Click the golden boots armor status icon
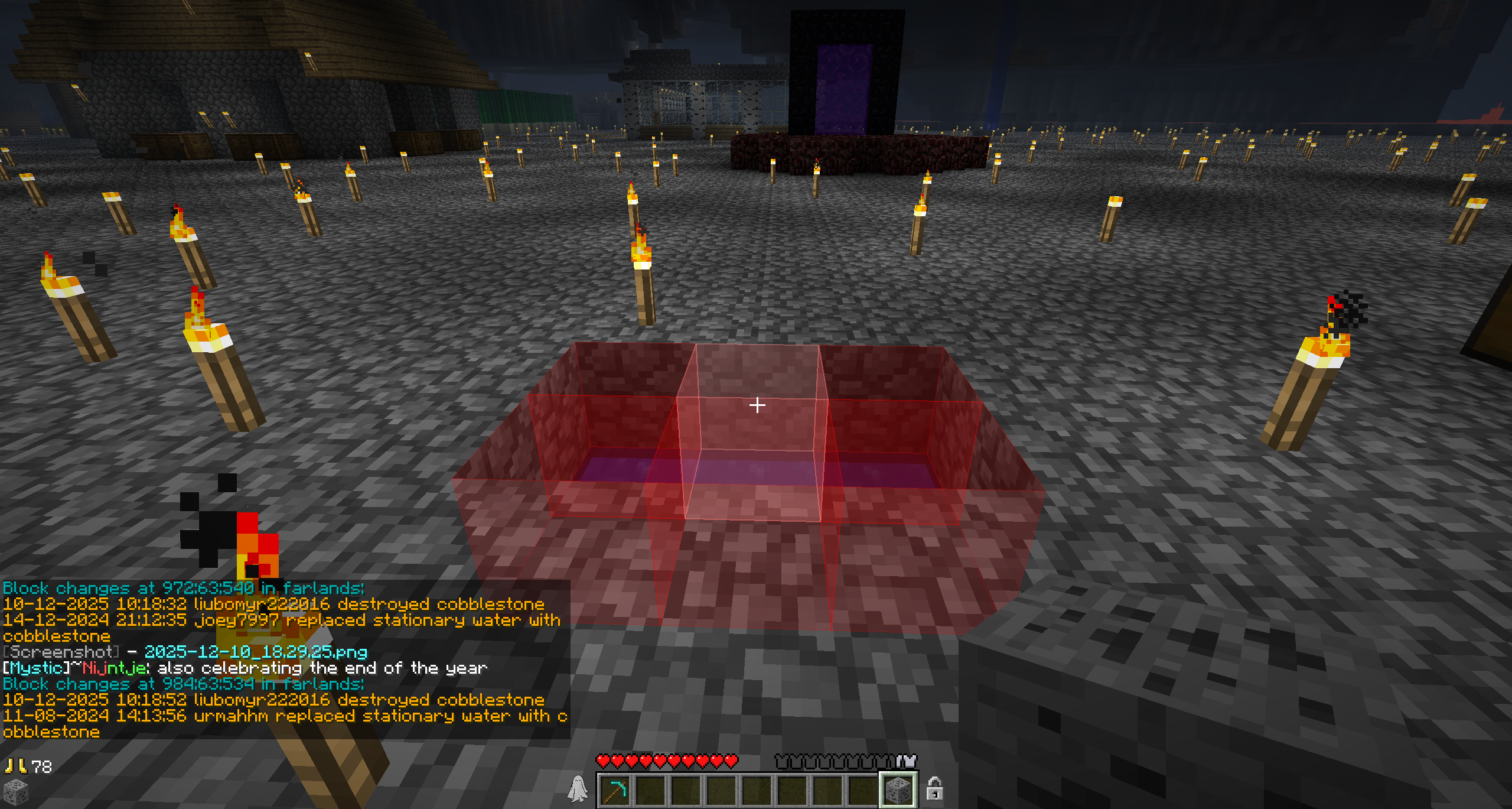 pos(15,766)
